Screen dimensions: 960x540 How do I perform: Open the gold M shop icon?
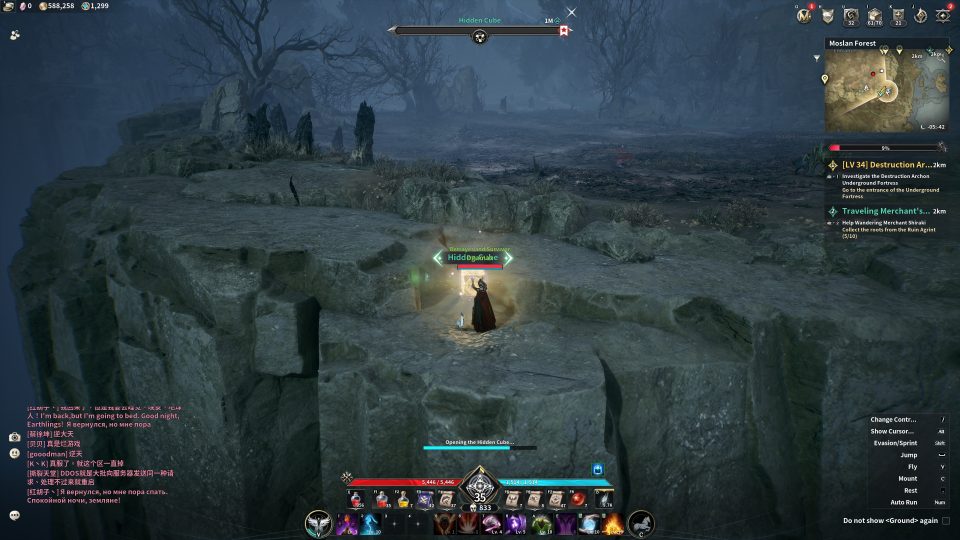tap(804, 15)
